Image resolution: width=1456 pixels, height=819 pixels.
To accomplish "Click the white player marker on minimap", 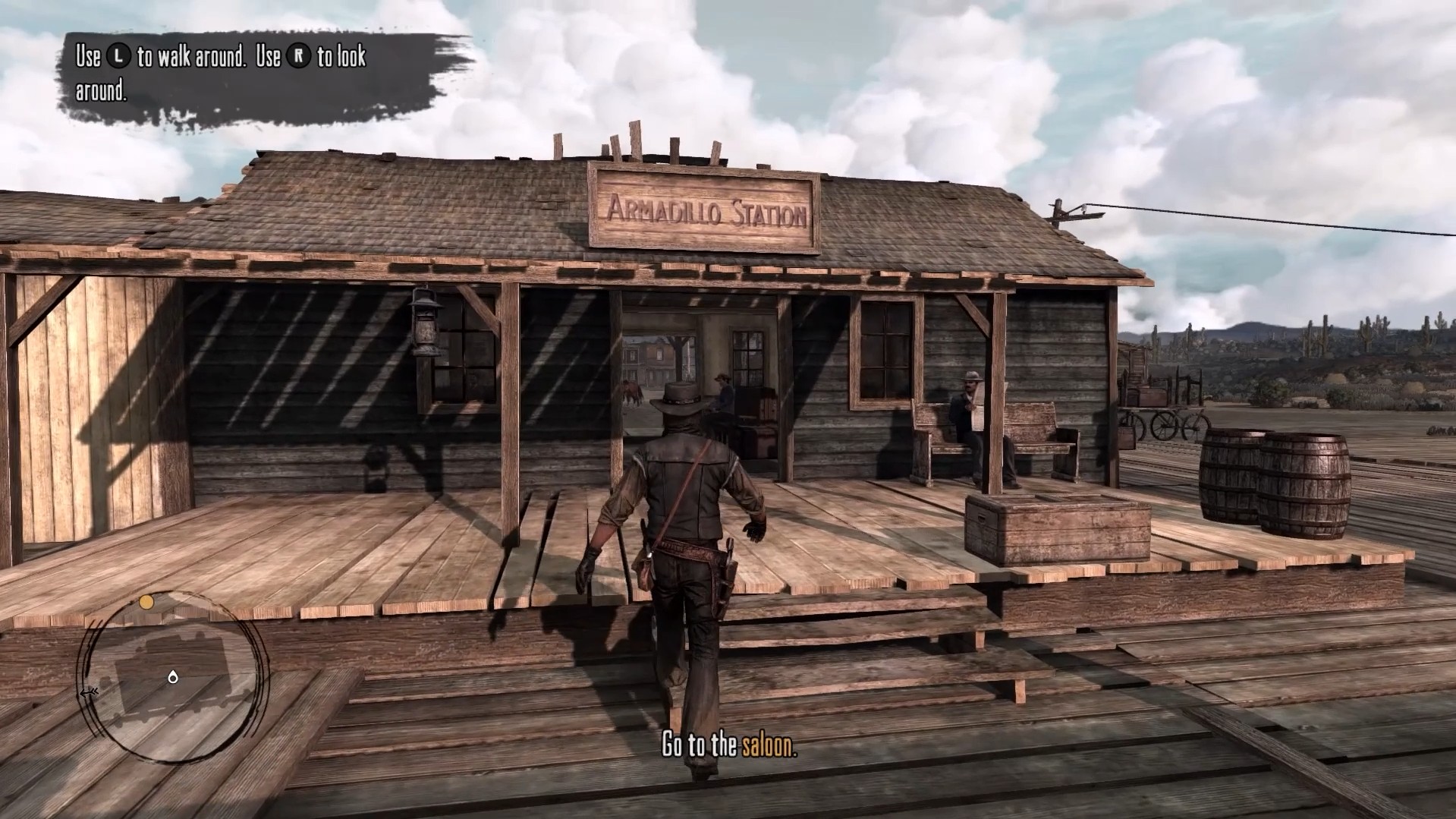I will tap(173, 676).
